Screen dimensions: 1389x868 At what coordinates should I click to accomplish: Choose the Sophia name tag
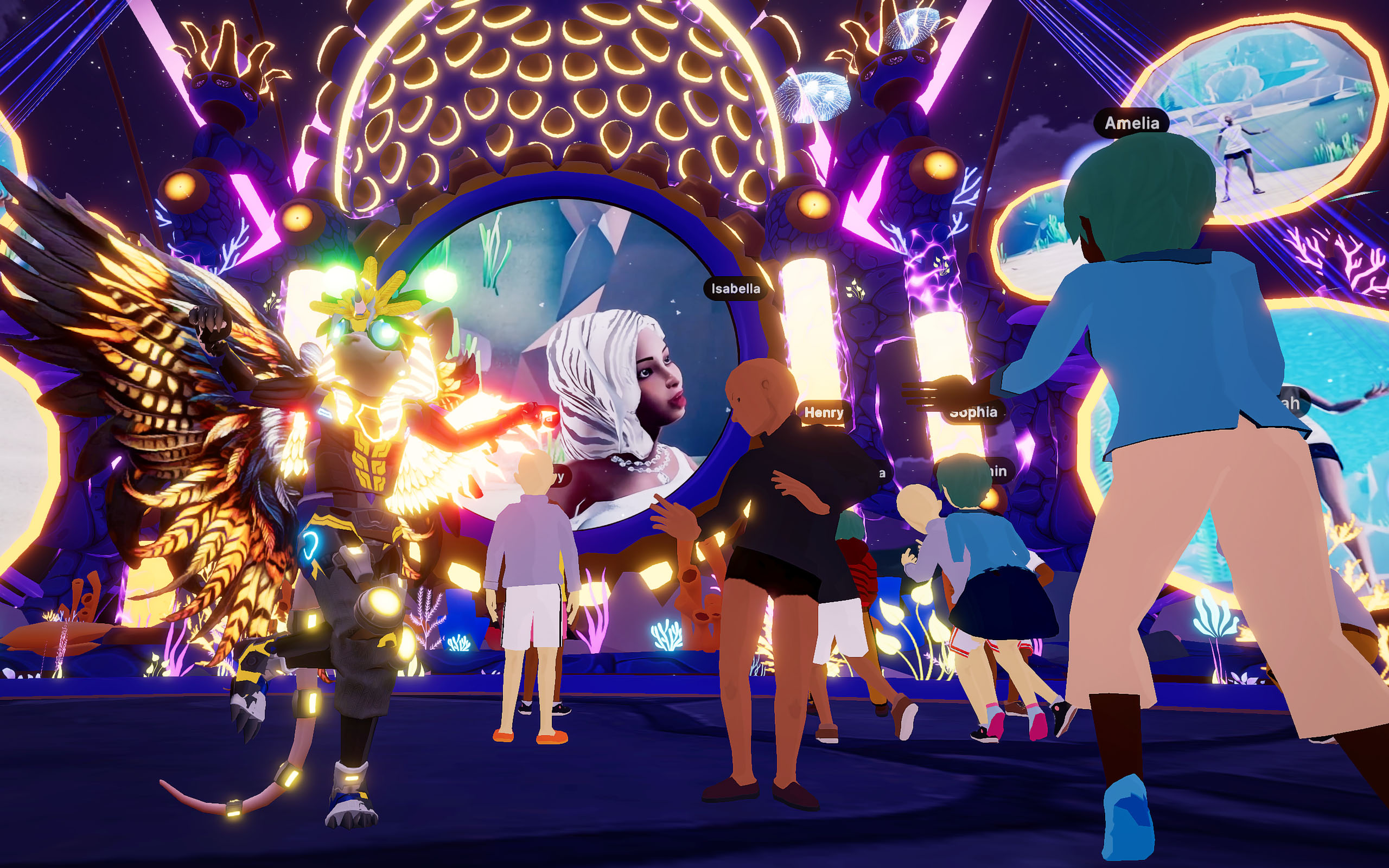[x=974, y=413]
